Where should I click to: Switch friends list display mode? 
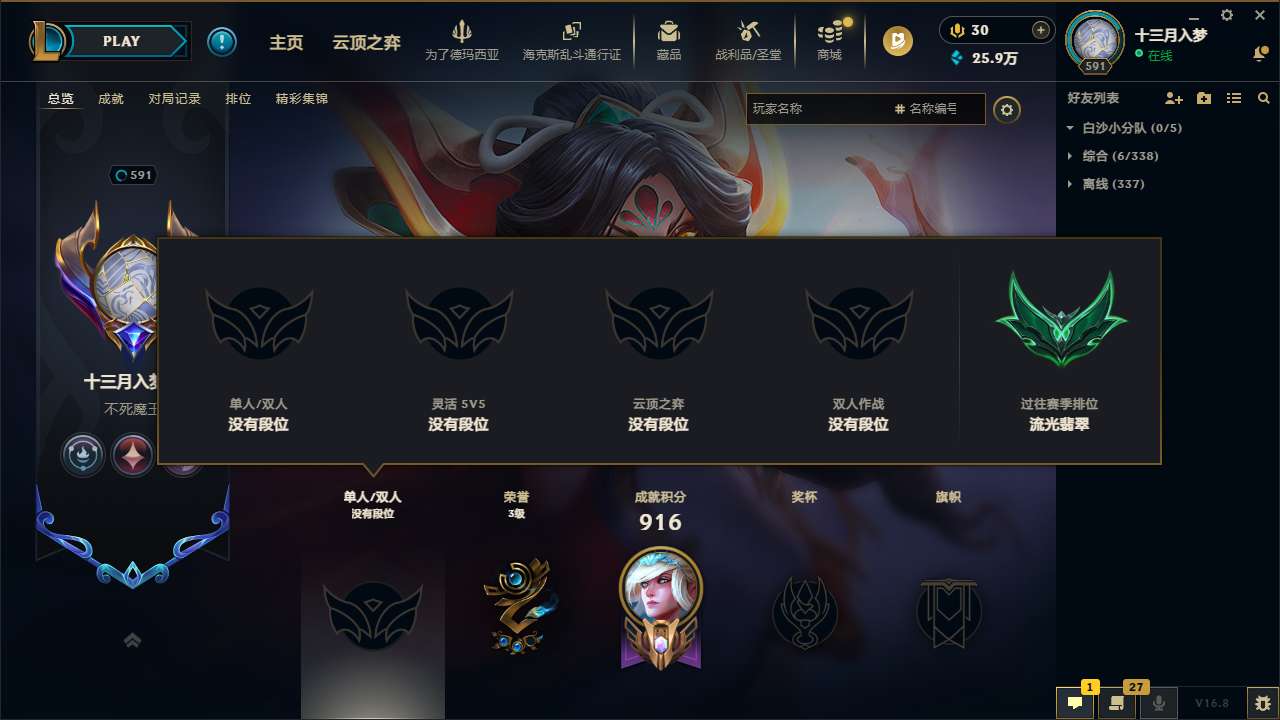[x=1234, y=97]
